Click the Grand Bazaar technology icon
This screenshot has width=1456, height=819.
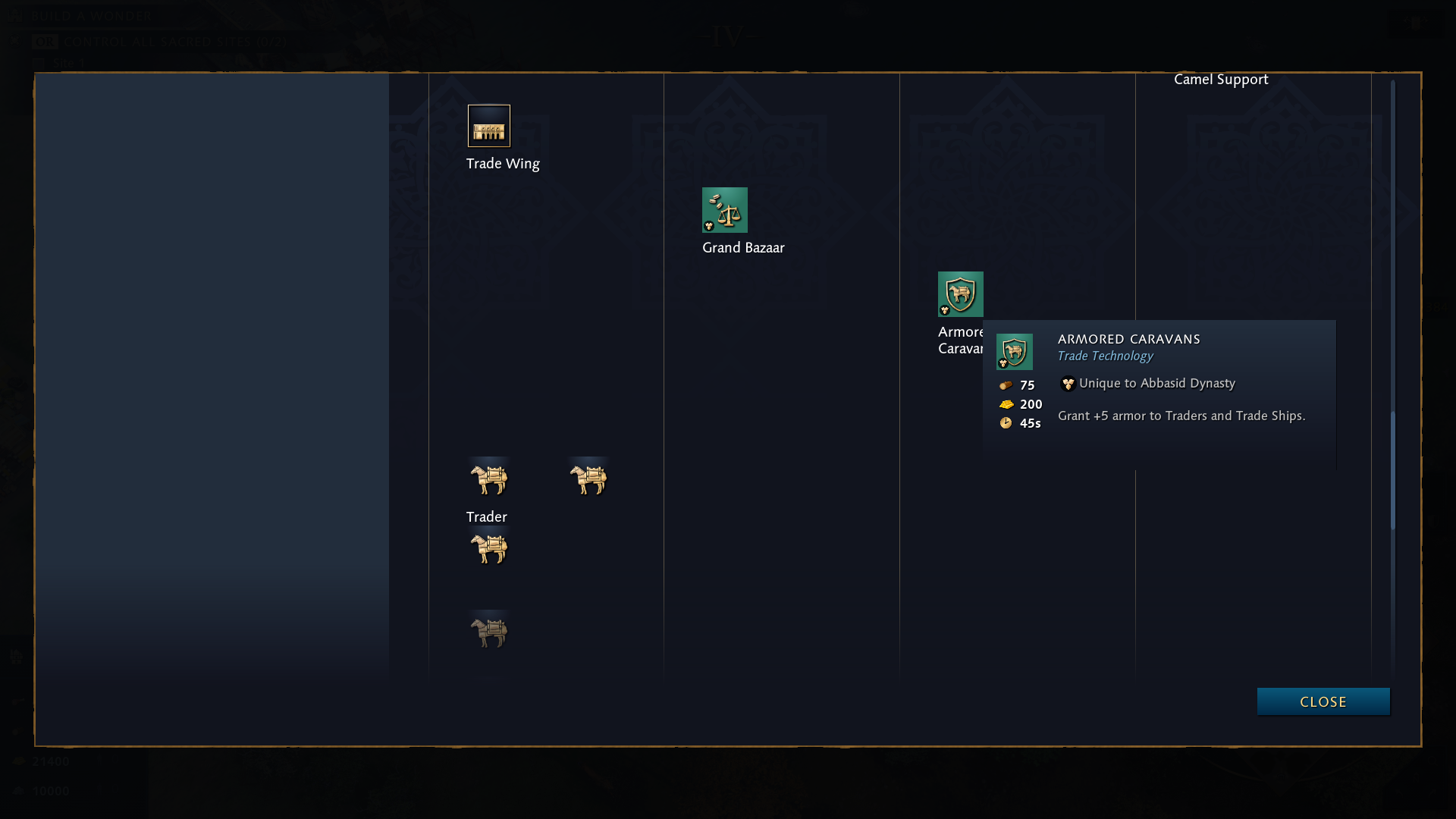coord(725,210)
